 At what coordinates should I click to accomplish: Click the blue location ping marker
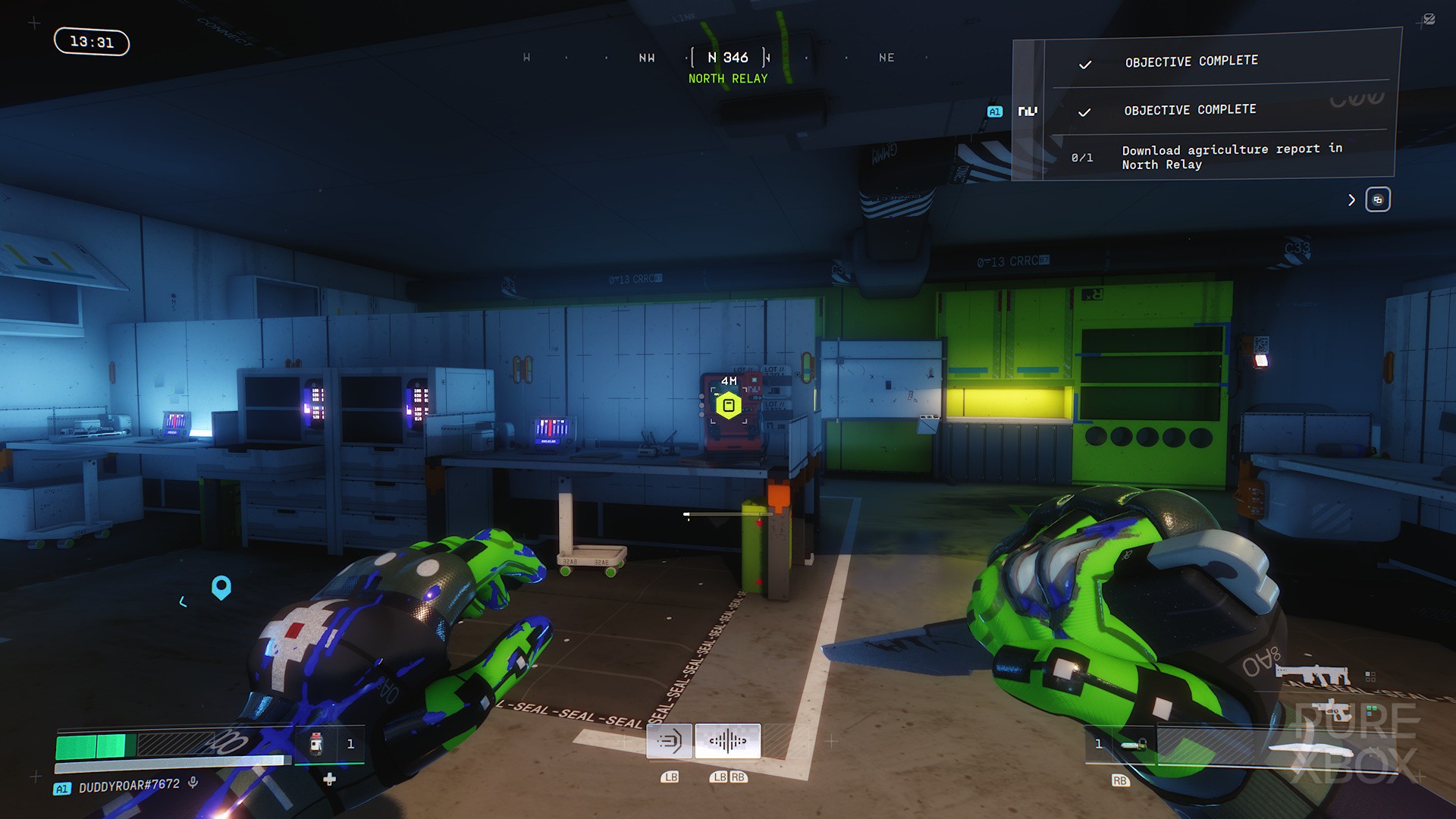[221, 587]
